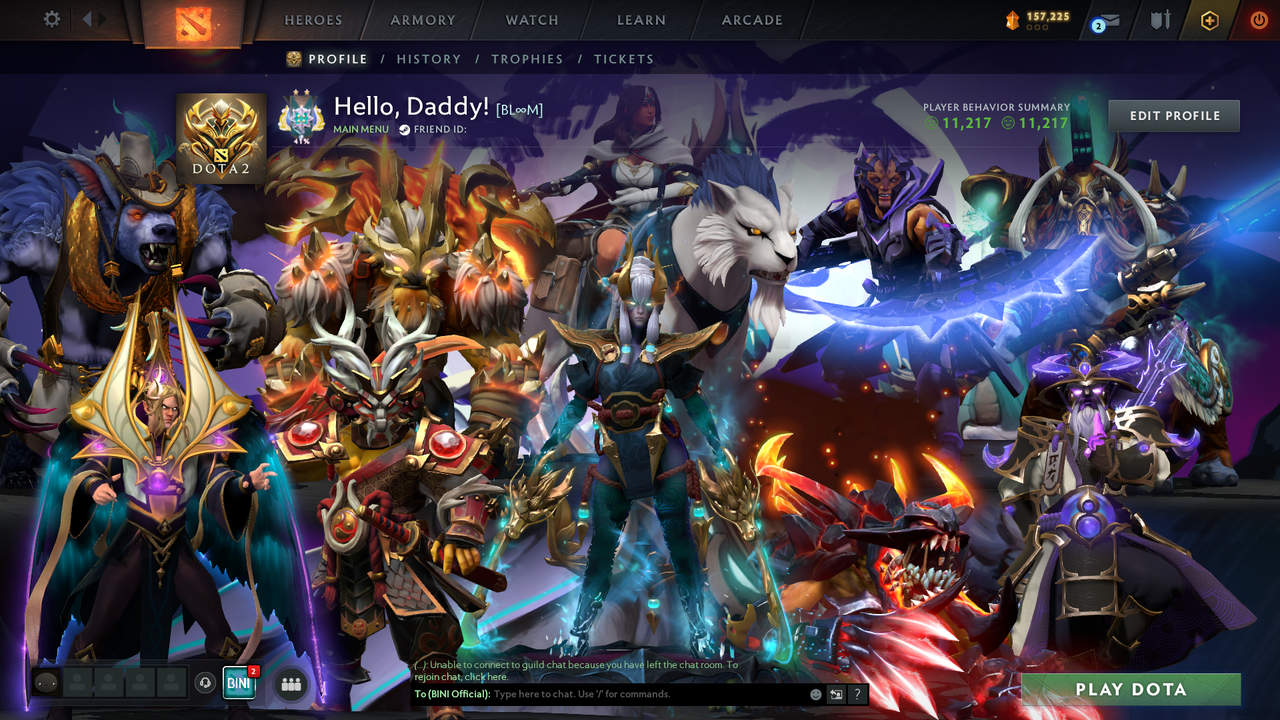
Task: Click the screenshot share icon near chat
Action: coord(835,693)
